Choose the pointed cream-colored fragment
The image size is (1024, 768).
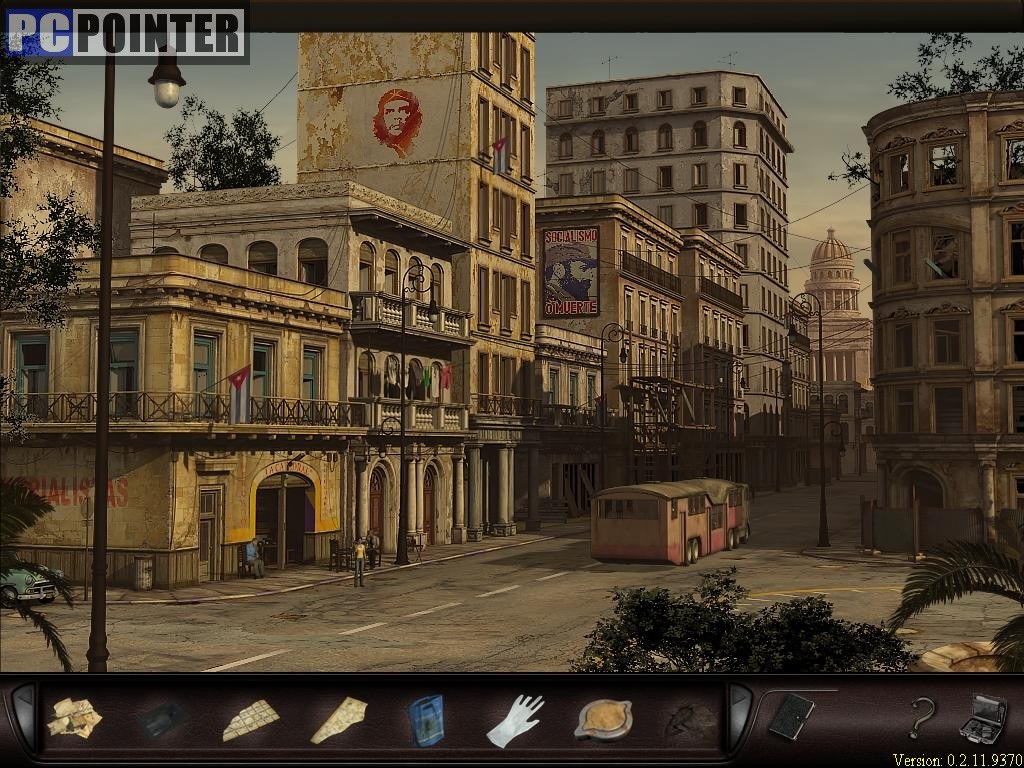pos(339,720)
